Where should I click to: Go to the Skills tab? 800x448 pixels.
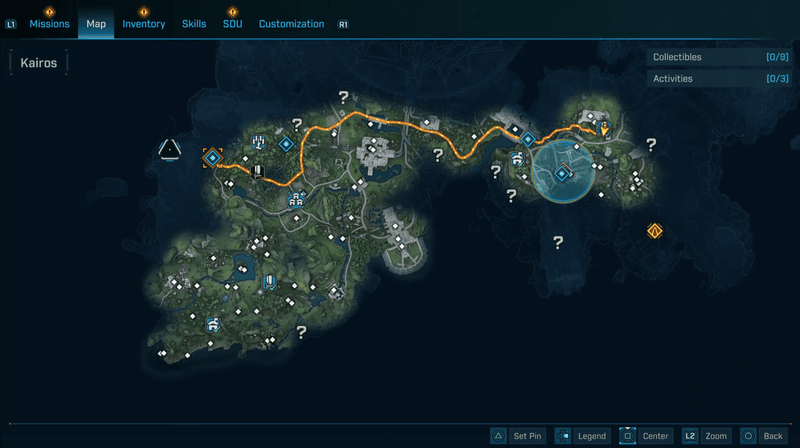(x=194, y=24)
